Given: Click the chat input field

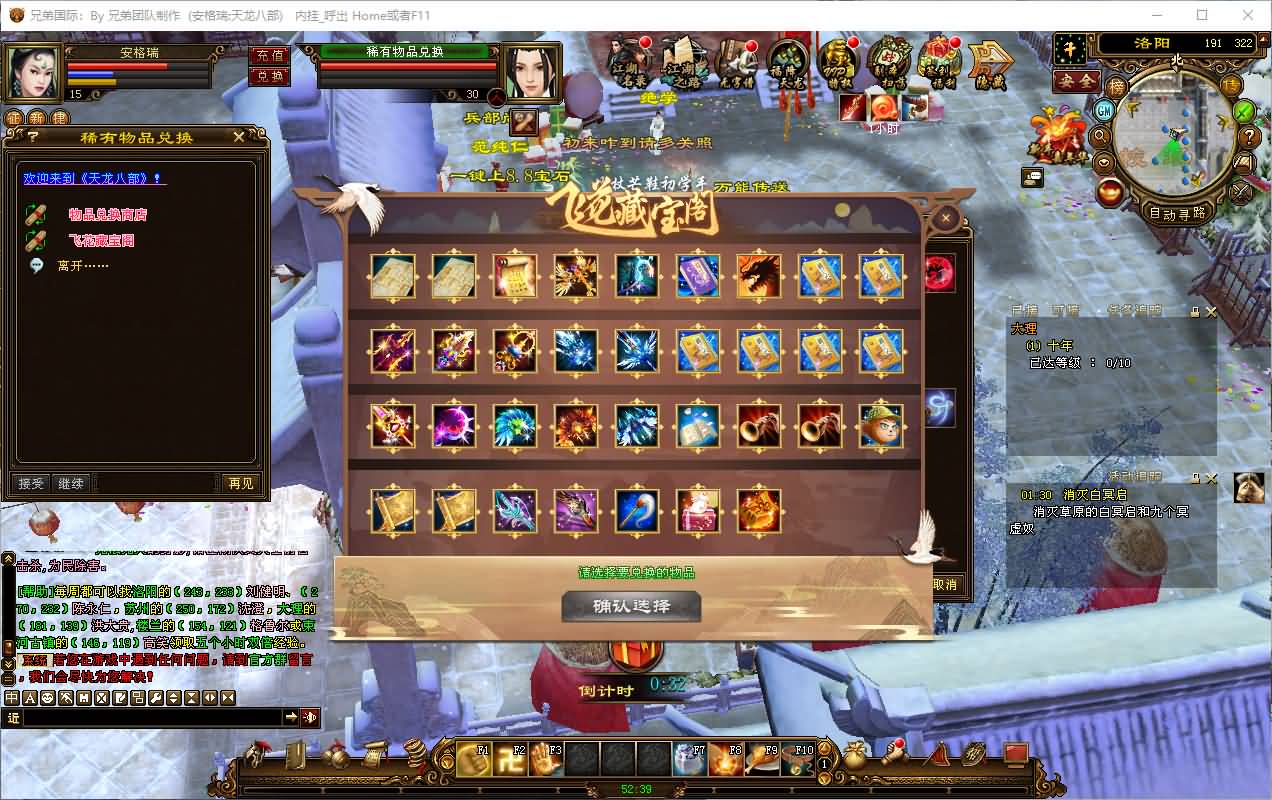Looking at the screenshot, I should [x=152, y=717].
